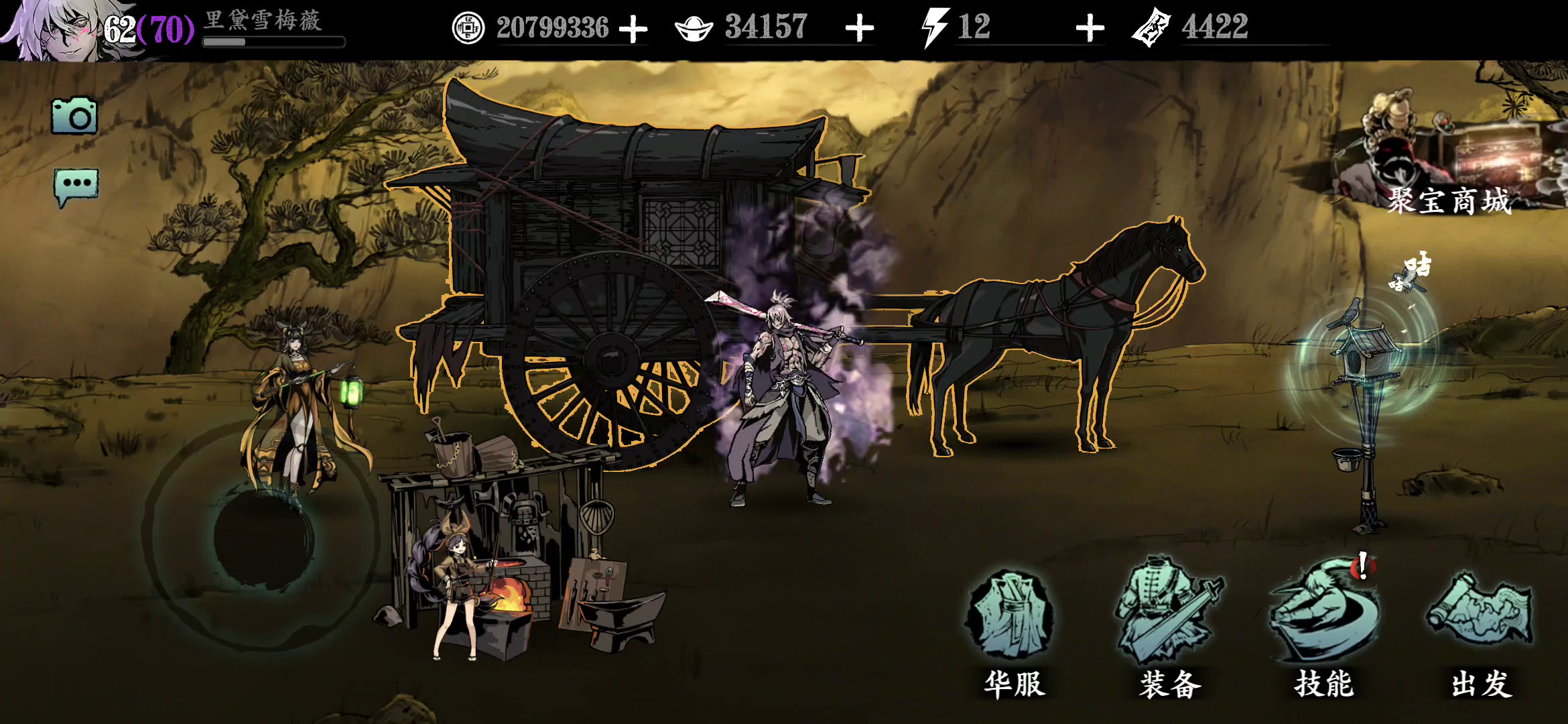Tap the gold coin currency icon

[468, 28]
